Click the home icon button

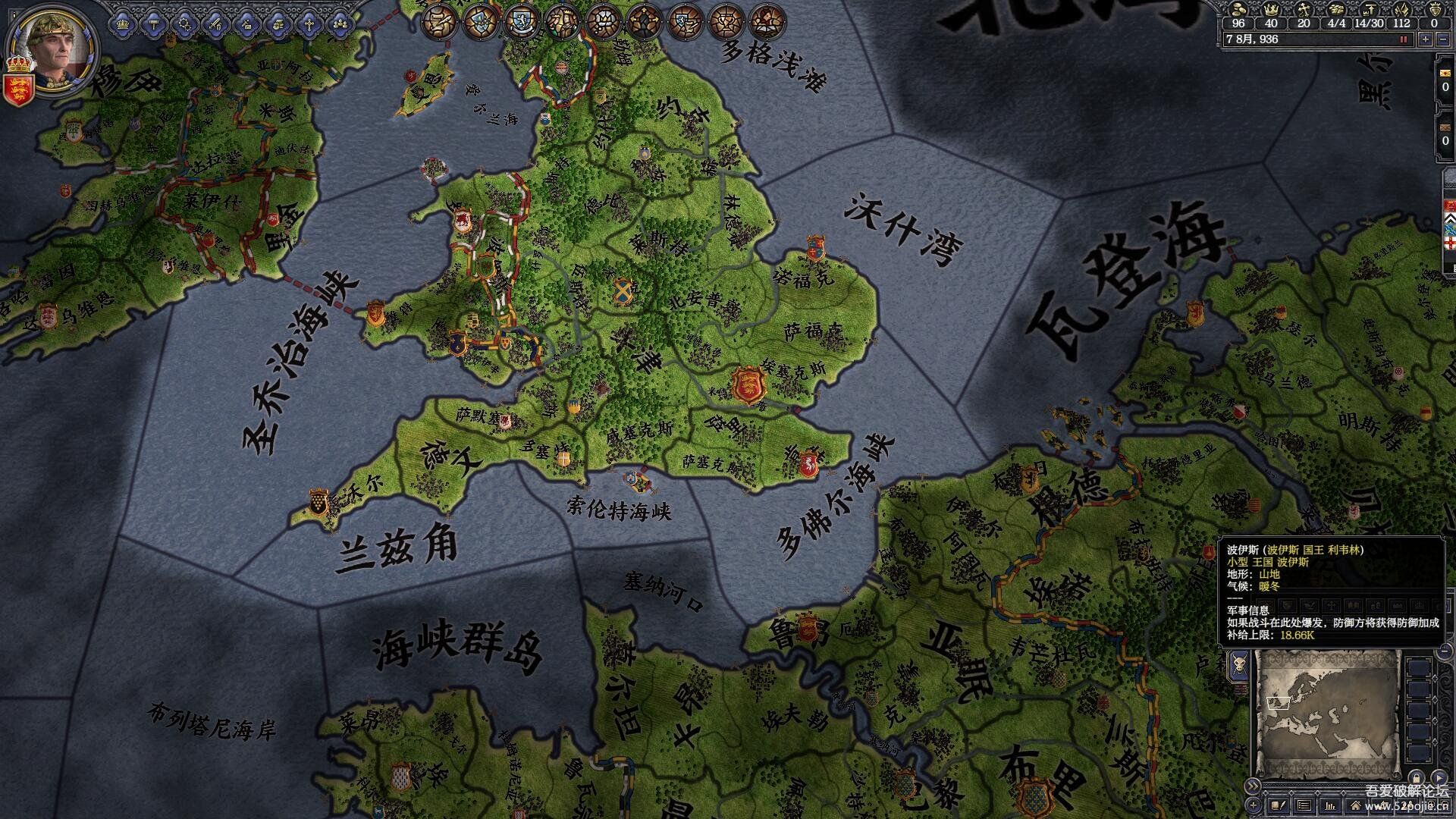coord(1355,805)
